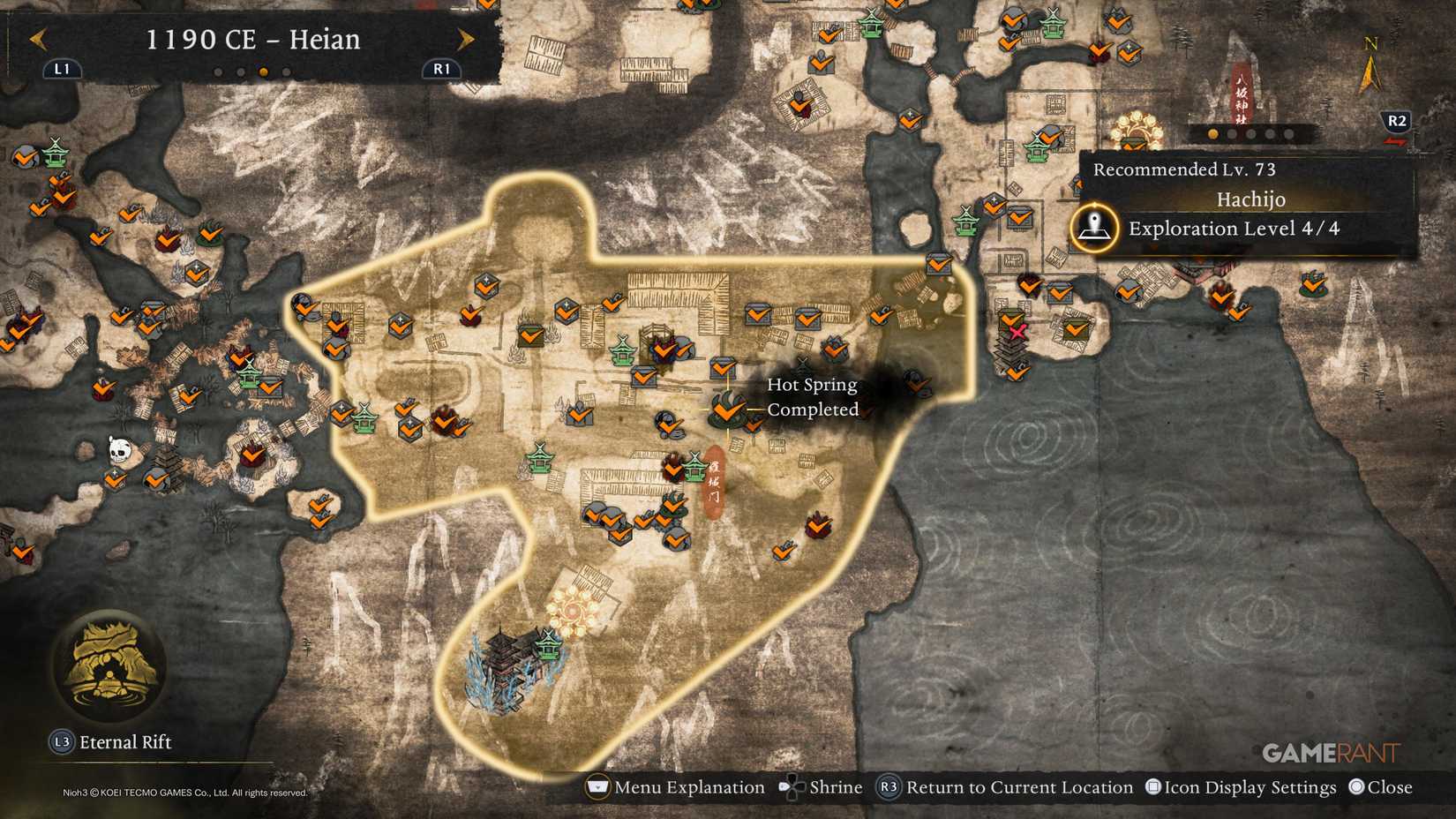1456x819 pixels.
Task: Select the third dot under the era title
Action: point(263,72)
